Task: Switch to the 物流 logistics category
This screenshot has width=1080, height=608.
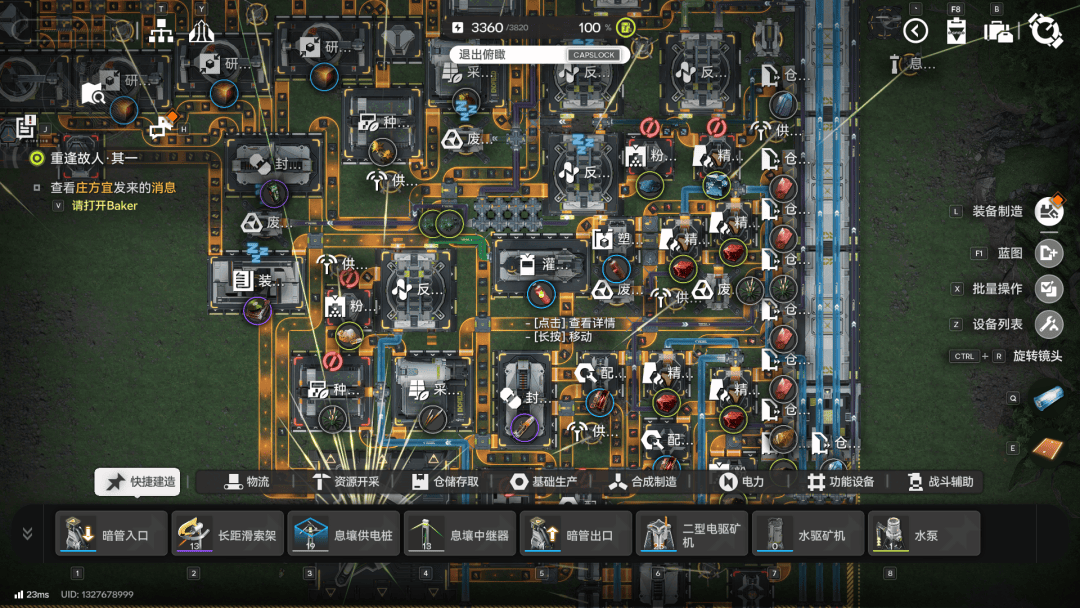Action: (246, 482)
